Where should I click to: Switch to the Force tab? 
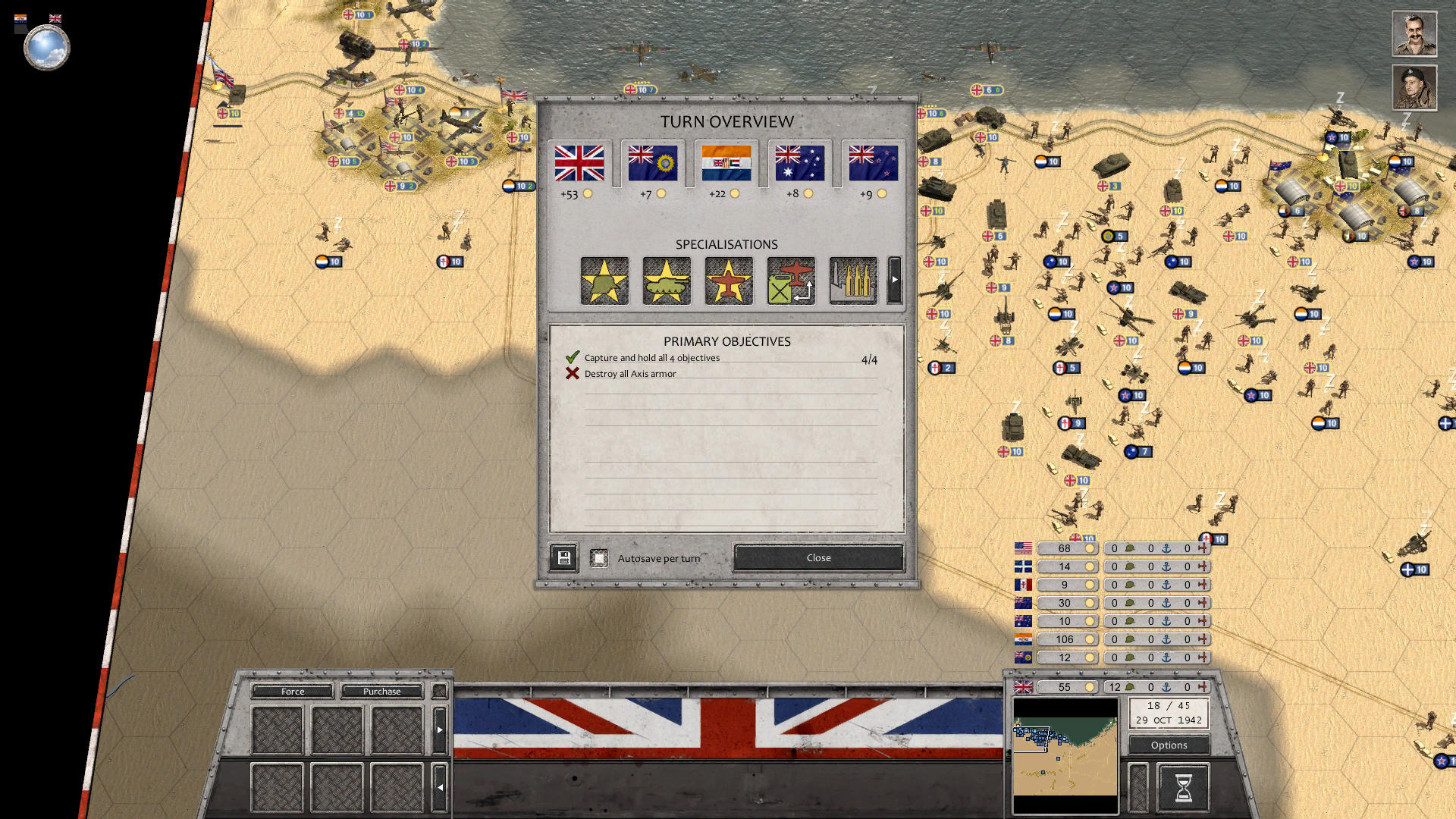coord(292,691)
